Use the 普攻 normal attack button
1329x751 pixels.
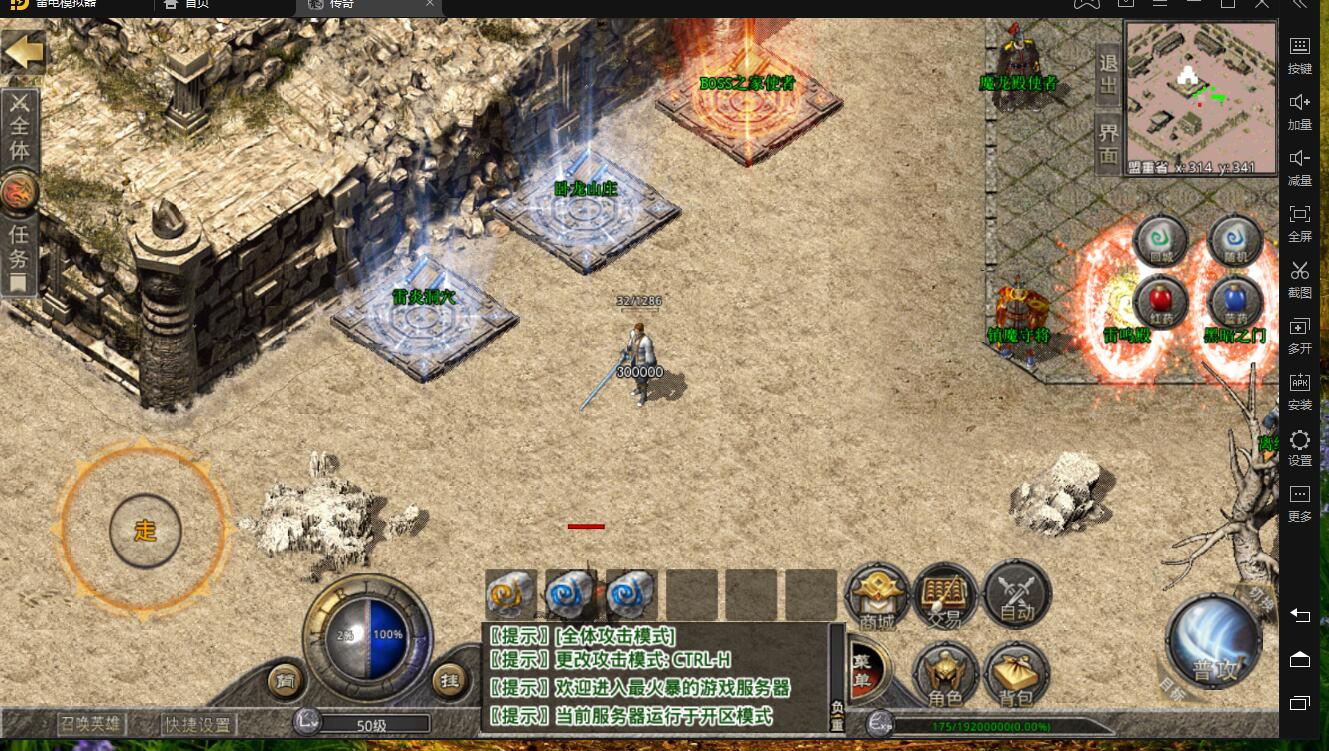click(1214, 642)
